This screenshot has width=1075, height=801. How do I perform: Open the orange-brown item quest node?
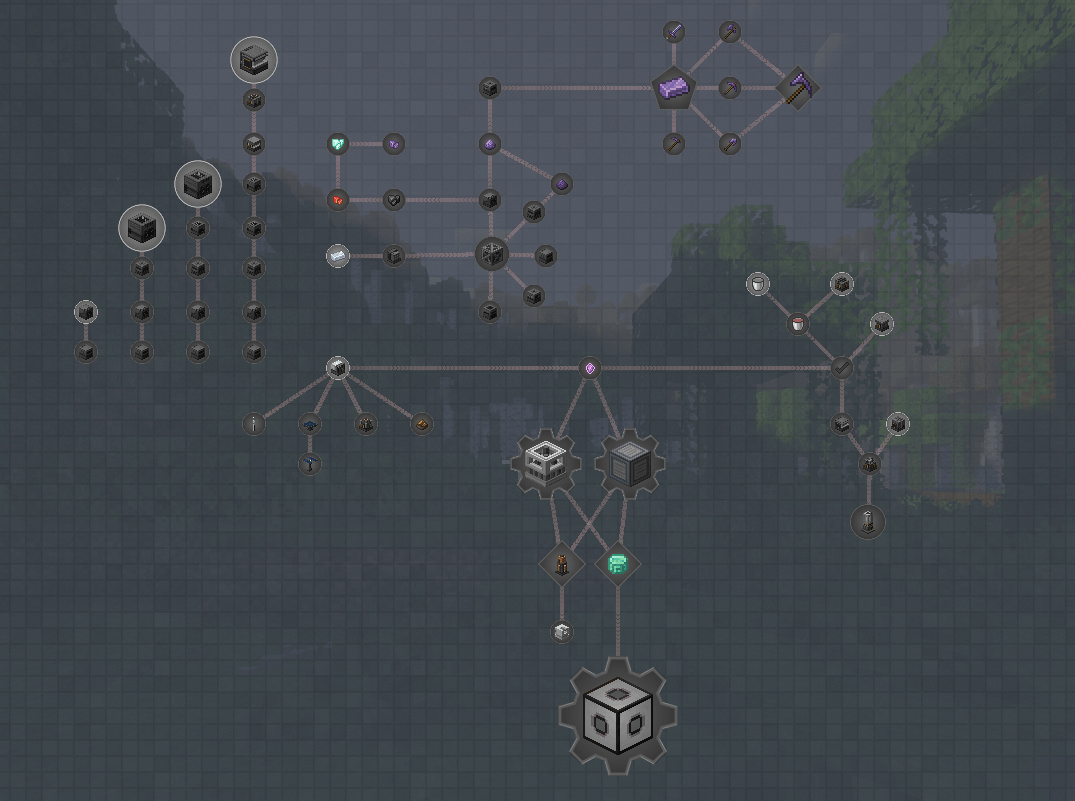pyautogui.click(x=422, y=424)
